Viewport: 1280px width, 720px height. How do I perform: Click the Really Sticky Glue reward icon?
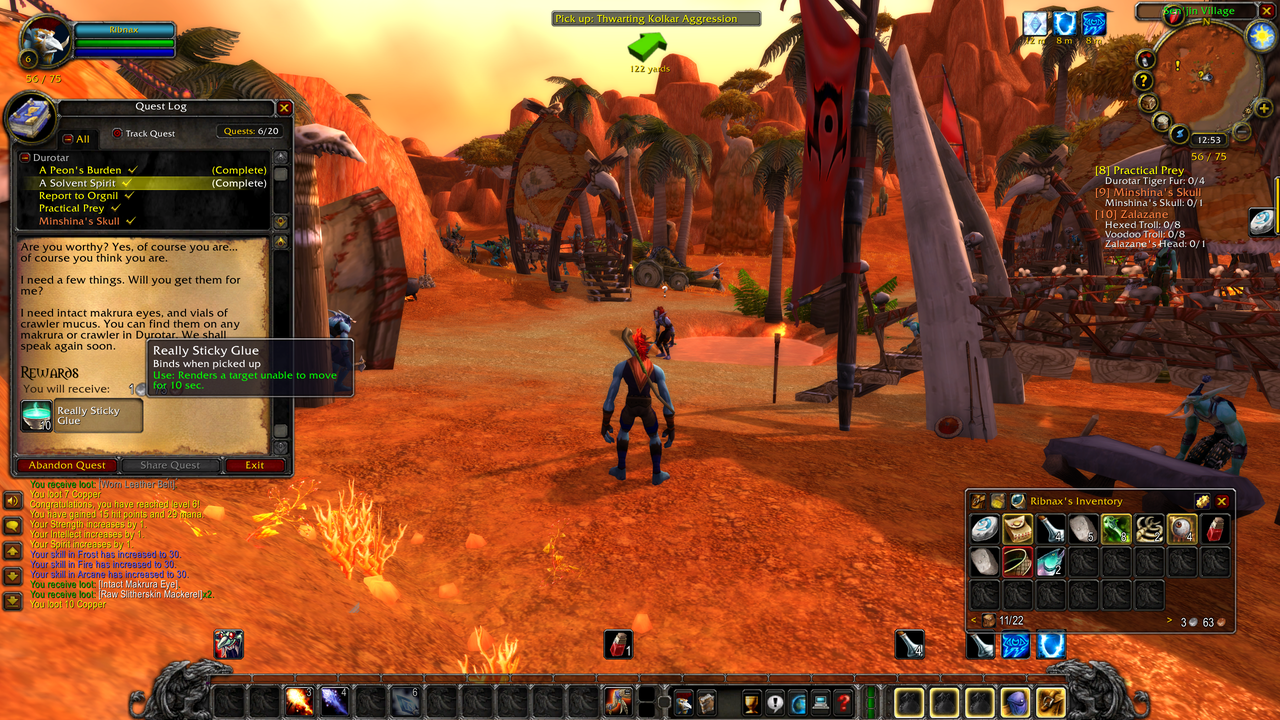click(37, 416)
